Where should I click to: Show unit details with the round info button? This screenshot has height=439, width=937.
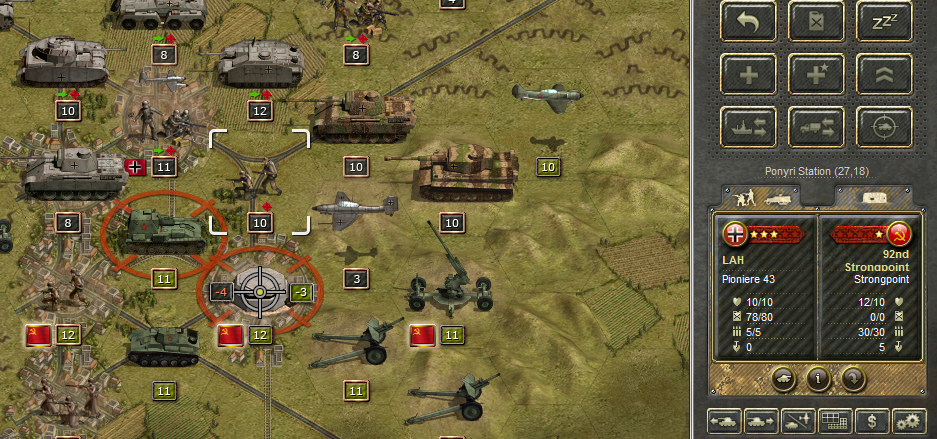[x=817, y=379]
